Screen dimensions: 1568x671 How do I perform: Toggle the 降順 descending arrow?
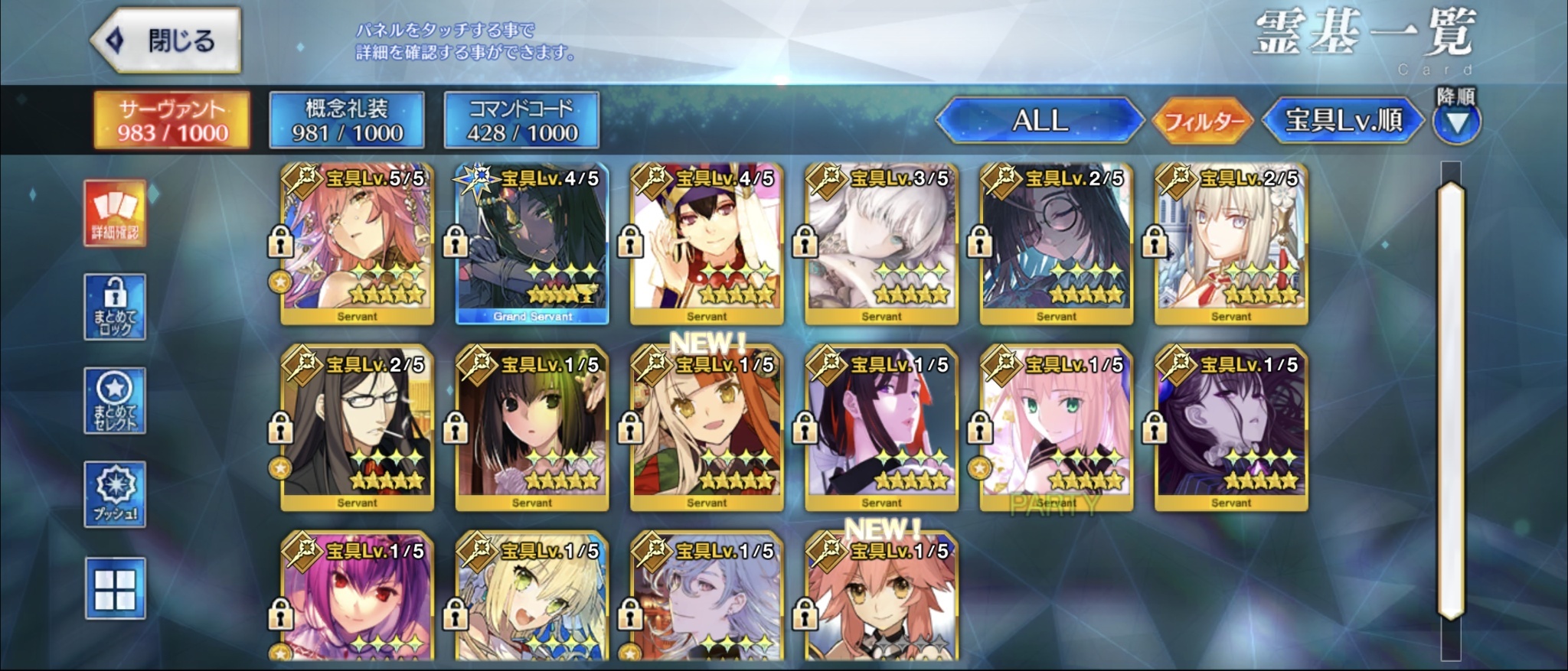(1456, 122)
